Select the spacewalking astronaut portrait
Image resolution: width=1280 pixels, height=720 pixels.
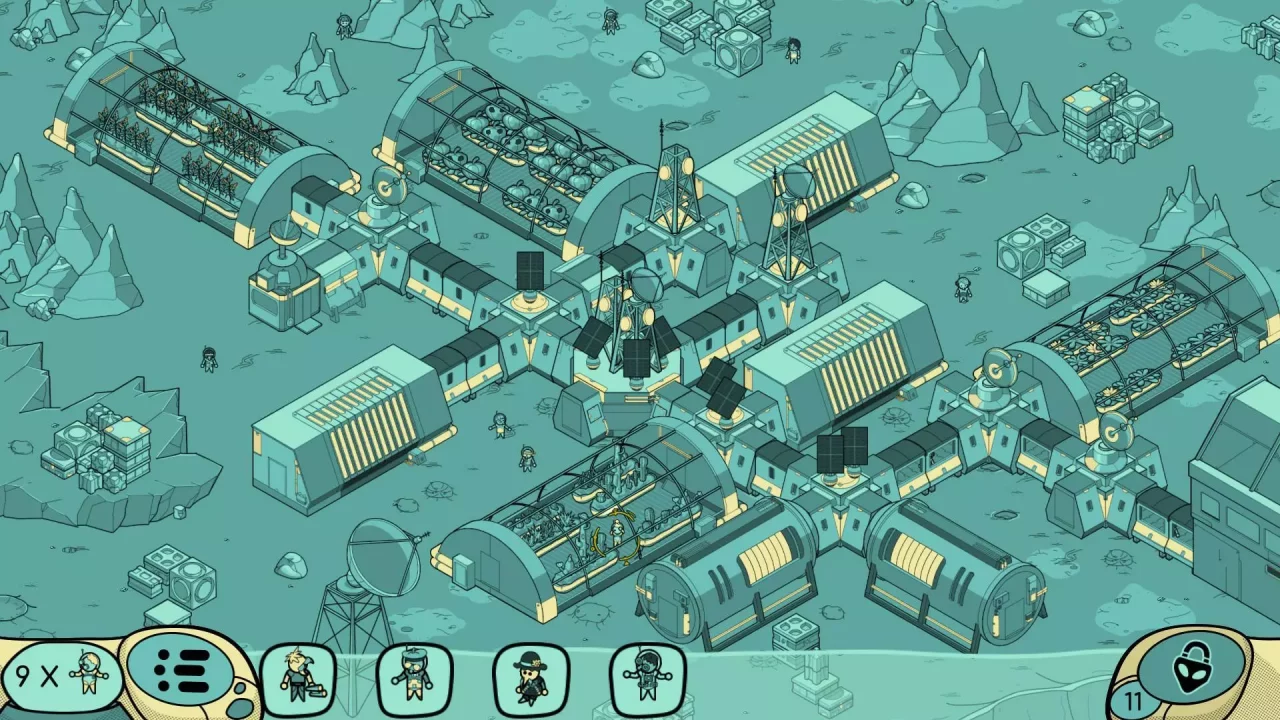(644, 675)
